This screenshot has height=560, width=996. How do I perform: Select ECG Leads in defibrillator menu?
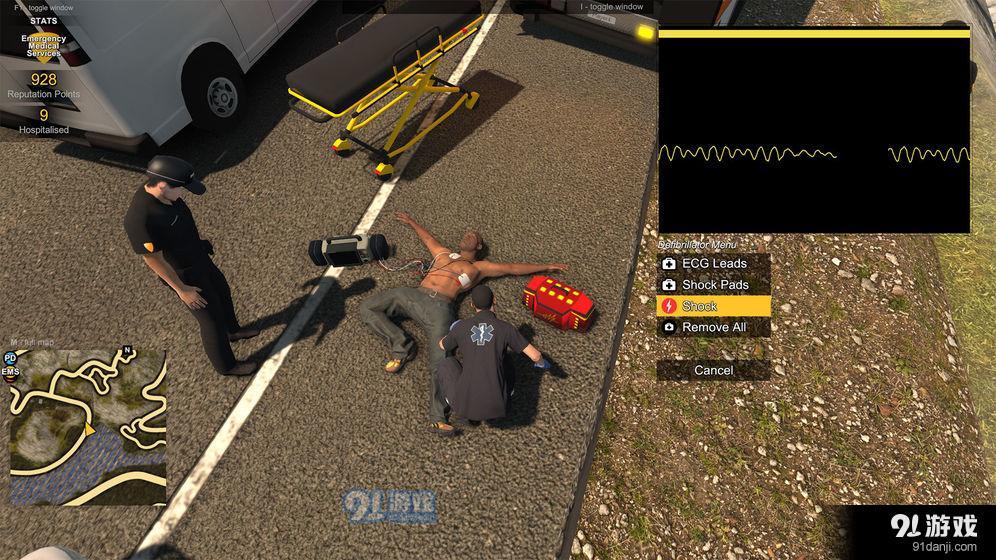[x=714, y=264]
